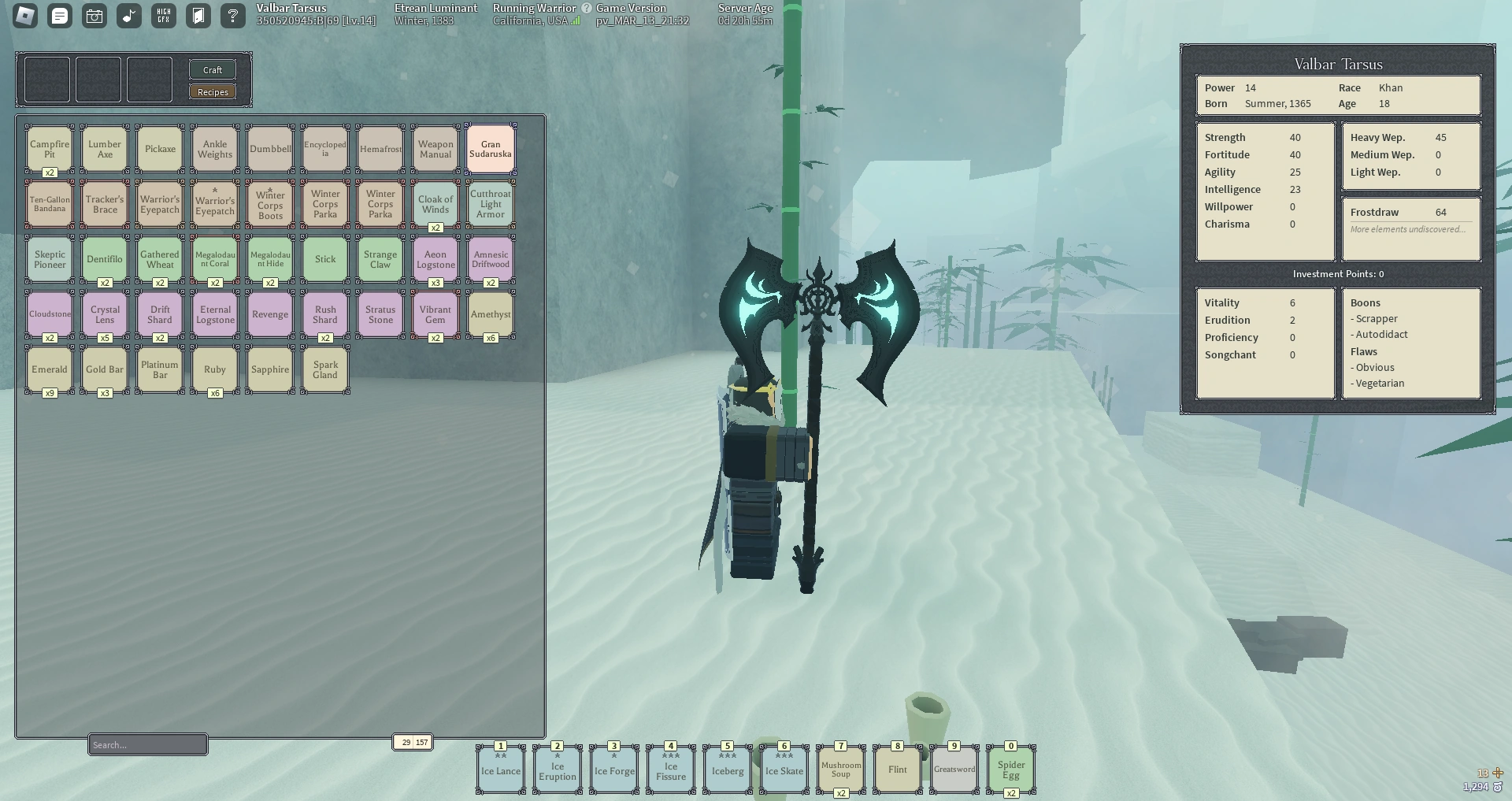Select the Ice Skate ability in hotbar
Screen dimensions: 1512x801
click(784, 769)
